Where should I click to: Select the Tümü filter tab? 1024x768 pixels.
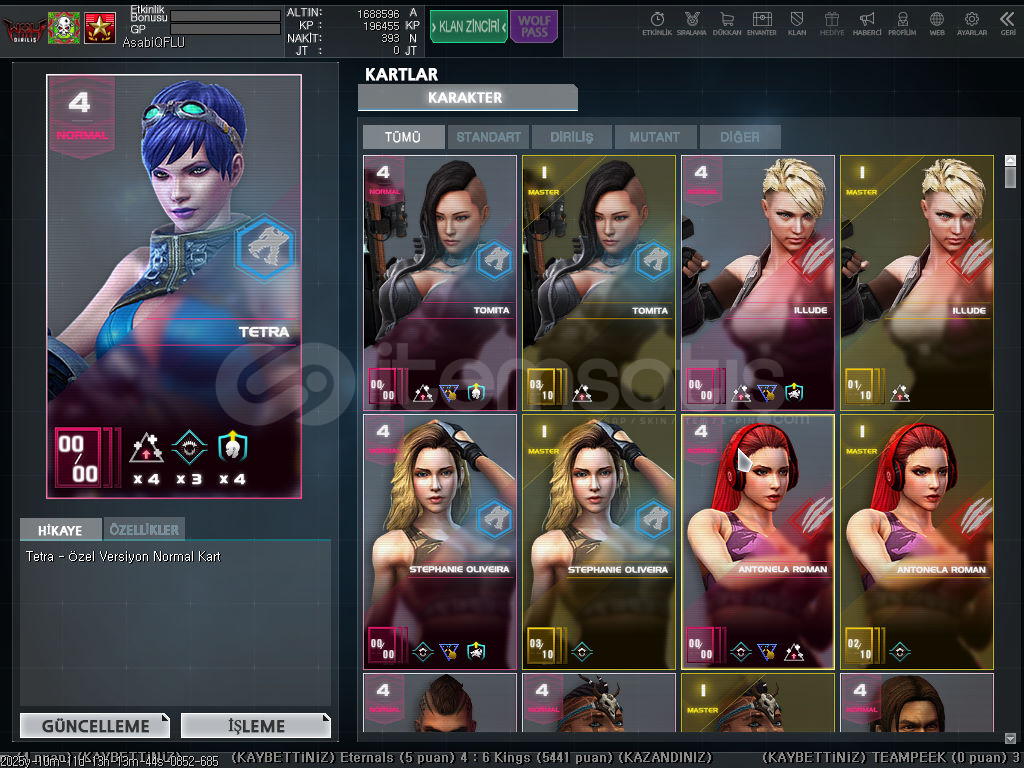pyautogui.click(x=403, y=137)
